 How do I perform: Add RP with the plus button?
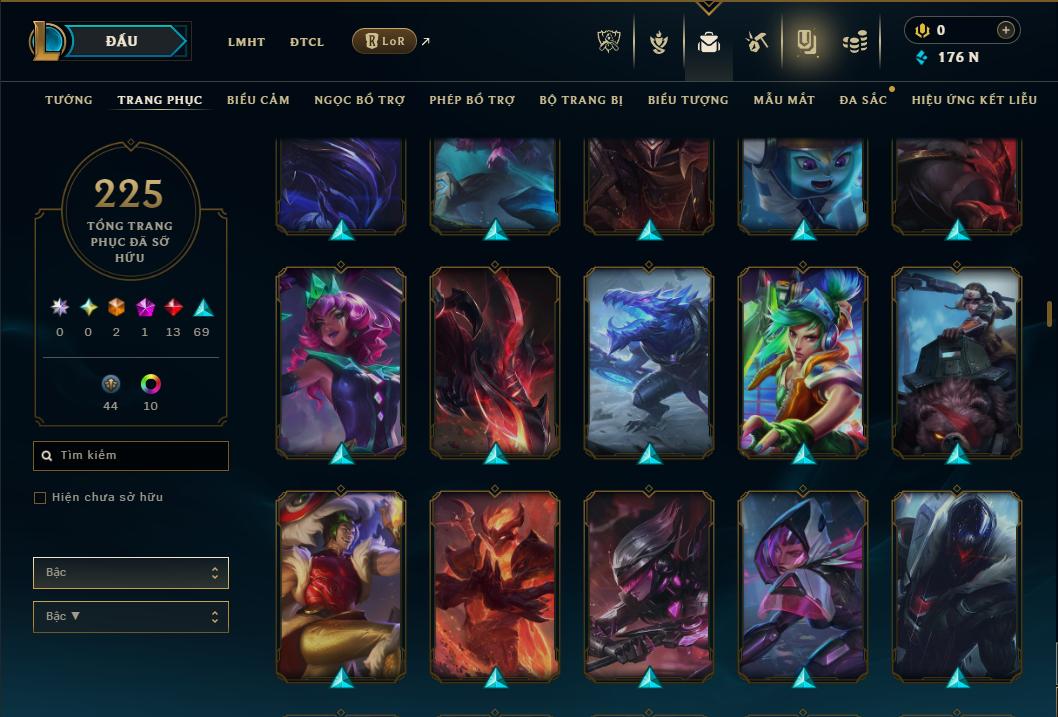pyautogui.click(x=1005, y=30)
